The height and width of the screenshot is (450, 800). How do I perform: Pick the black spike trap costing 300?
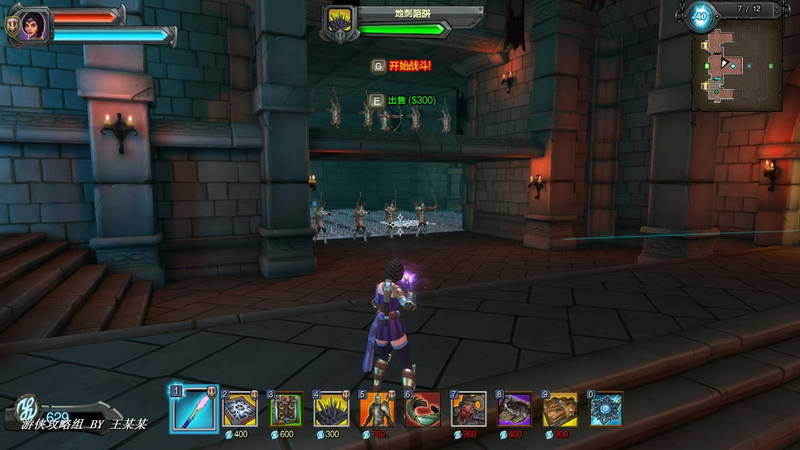(332, 409)
